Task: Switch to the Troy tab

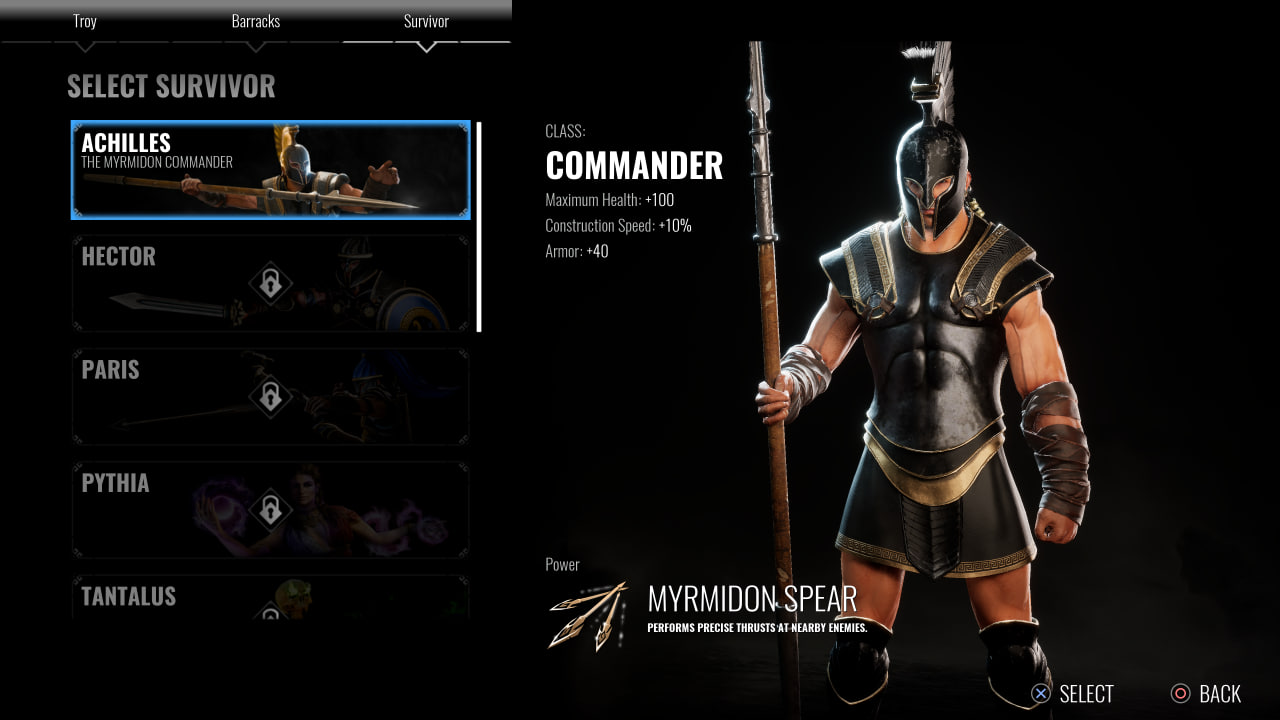Action: tap(85, 22)
